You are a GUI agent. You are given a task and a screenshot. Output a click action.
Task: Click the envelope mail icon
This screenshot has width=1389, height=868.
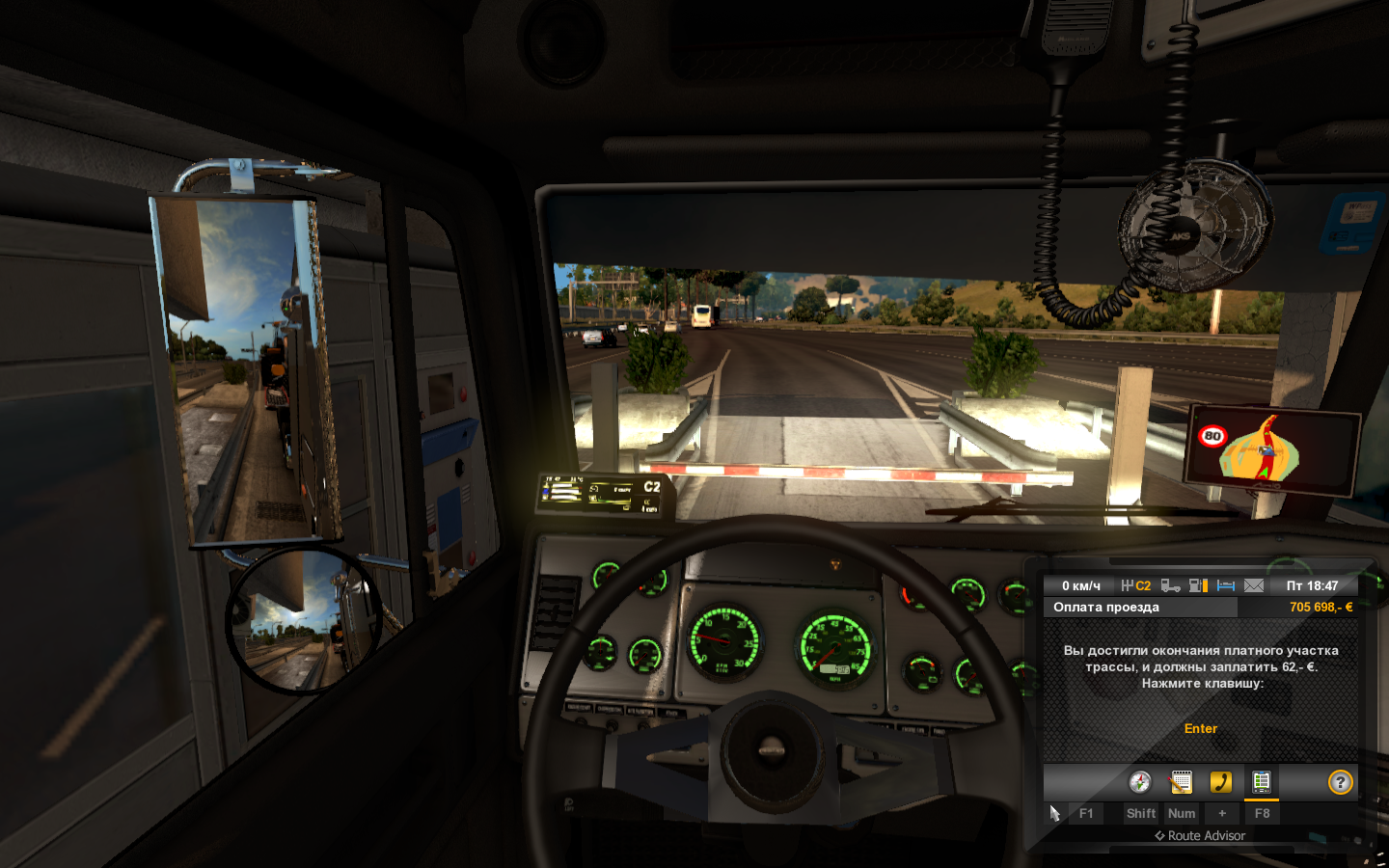click(x=1254, y=585)
